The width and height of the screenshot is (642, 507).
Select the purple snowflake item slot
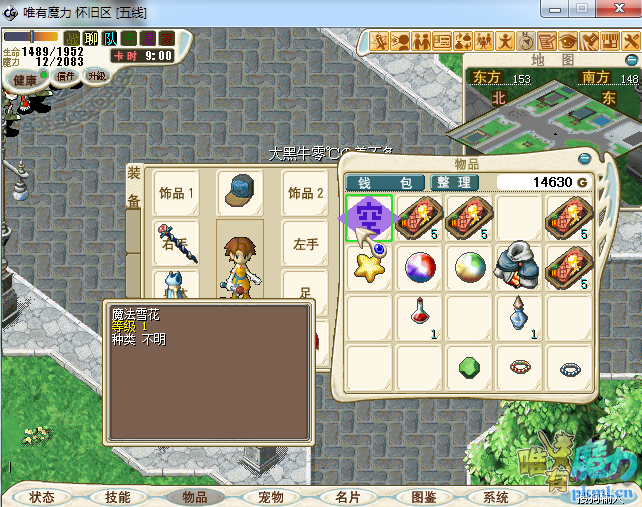(x=371, y=218)
